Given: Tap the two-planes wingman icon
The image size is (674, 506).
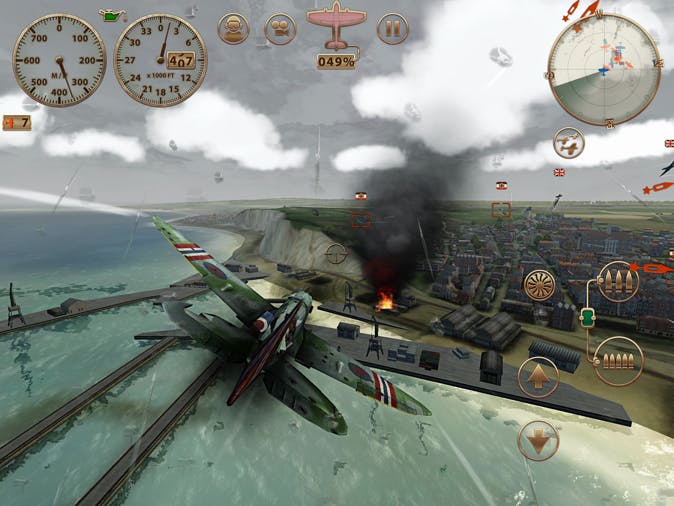Looking at the screenshot, I should [568, 143].
